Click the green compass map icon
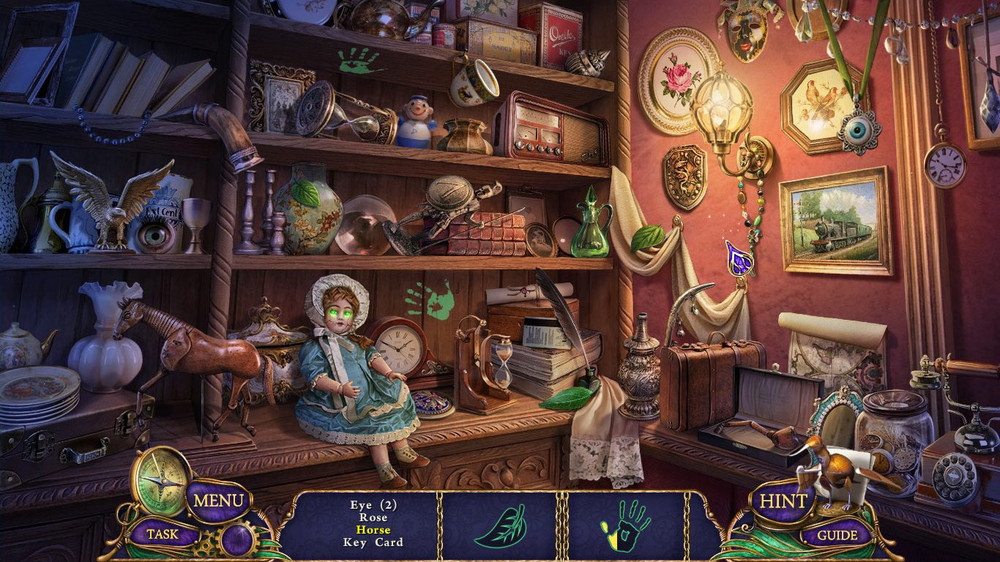The height and width of the screenshot is (562, 1000). click(x=162, y=481)
